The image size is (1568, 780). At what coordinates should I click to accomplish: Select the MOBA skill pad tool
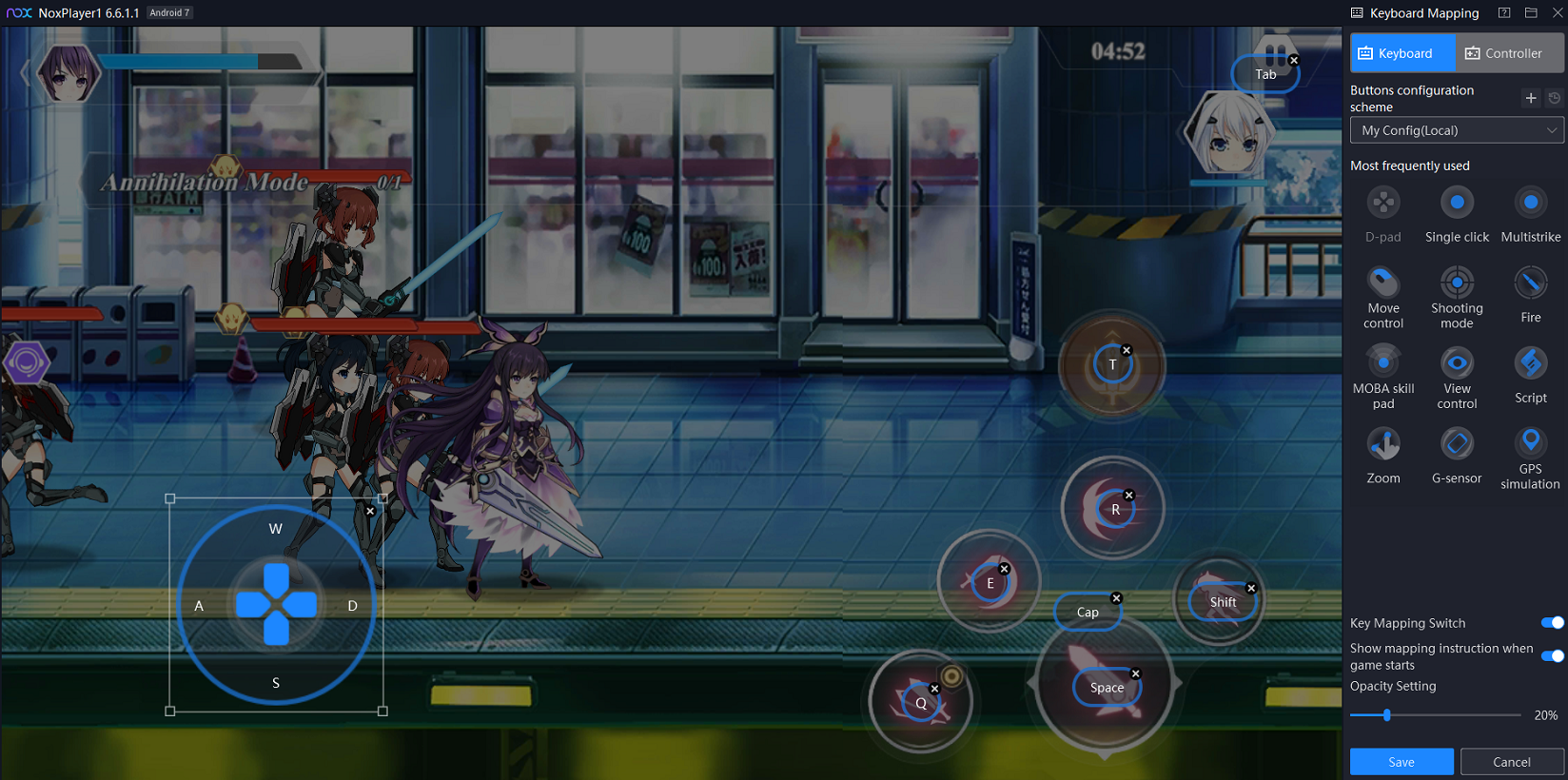click(x=1383, y=362)
